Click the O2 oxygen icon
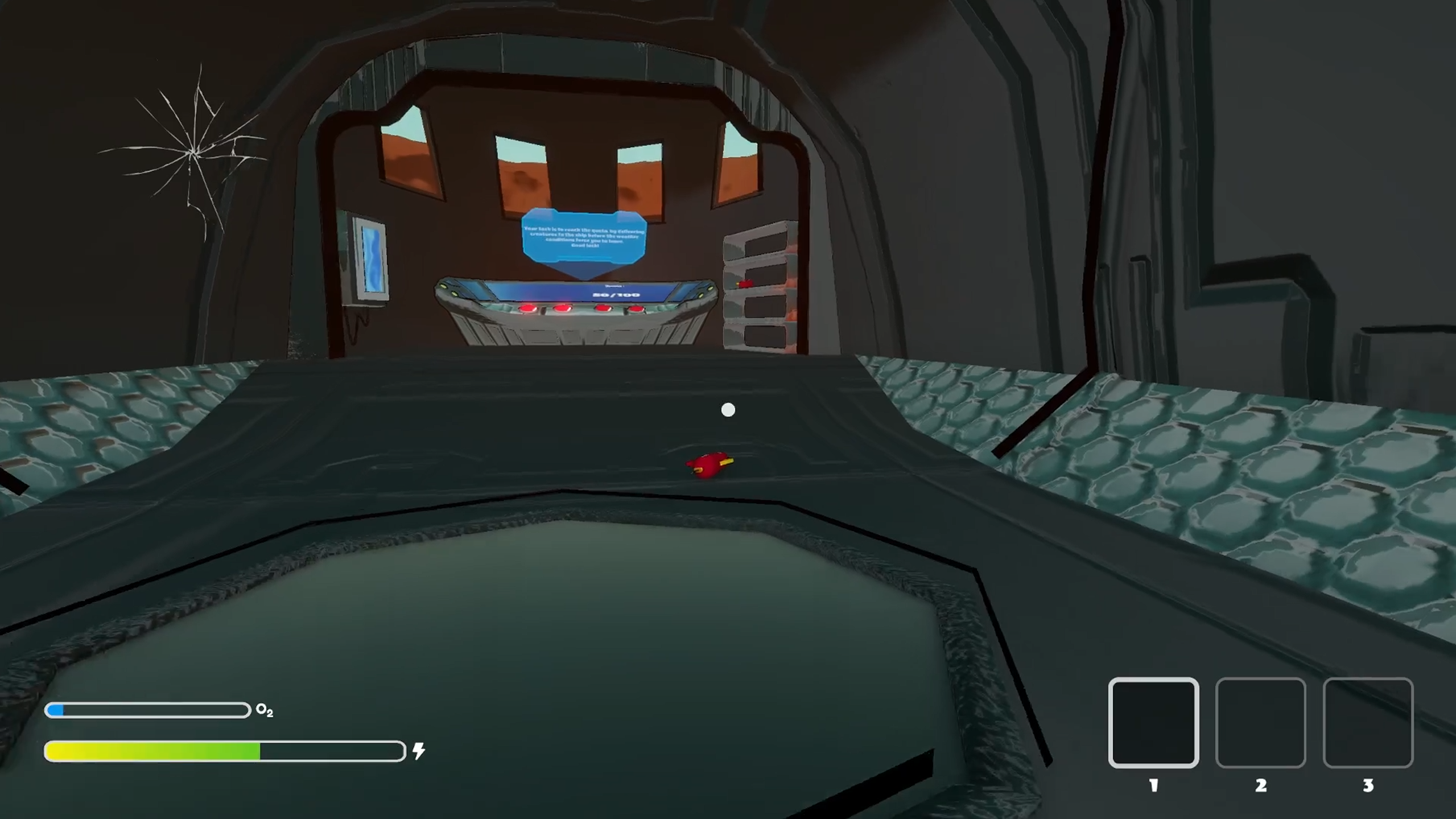This screenshot has height=819, width=1456. coord(263,710)
